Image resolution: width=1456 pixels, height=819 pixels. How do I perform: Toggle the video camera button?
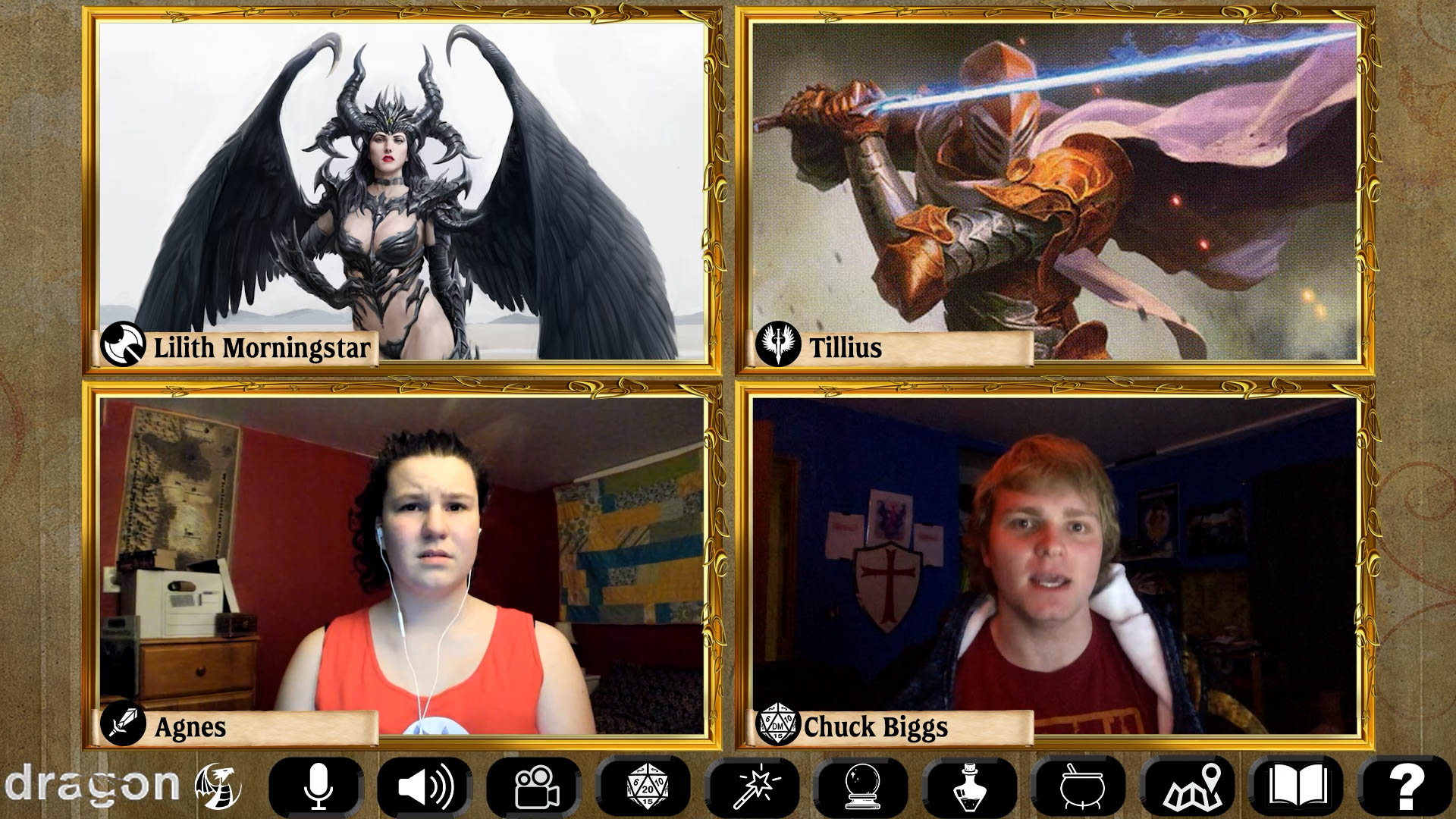click(x=535, y=786)
